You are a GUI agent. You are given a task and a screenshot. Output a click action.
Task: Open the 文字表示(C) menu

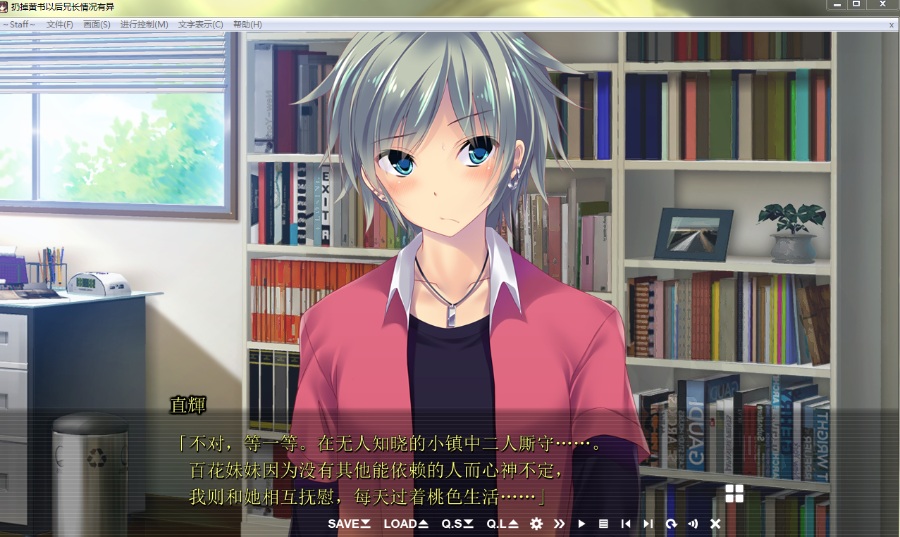tap(200, 24)
